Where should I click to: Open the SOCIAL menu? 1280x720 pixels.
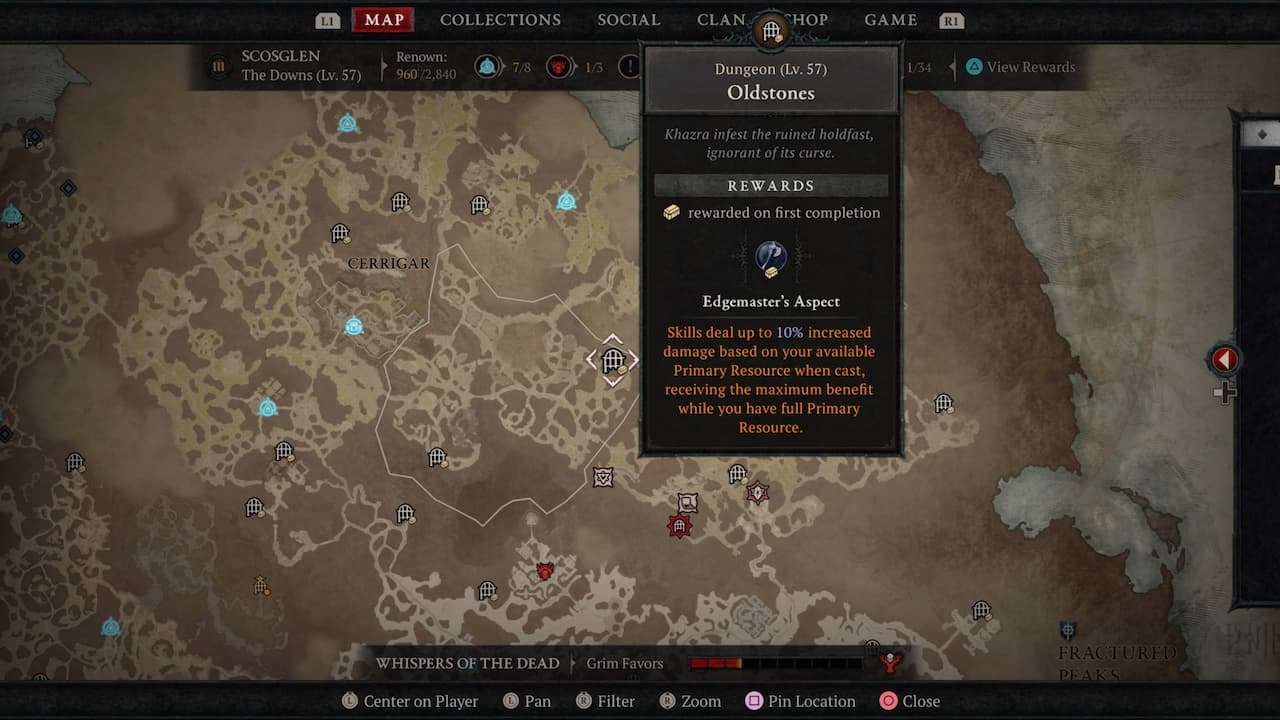pos(628,19)
